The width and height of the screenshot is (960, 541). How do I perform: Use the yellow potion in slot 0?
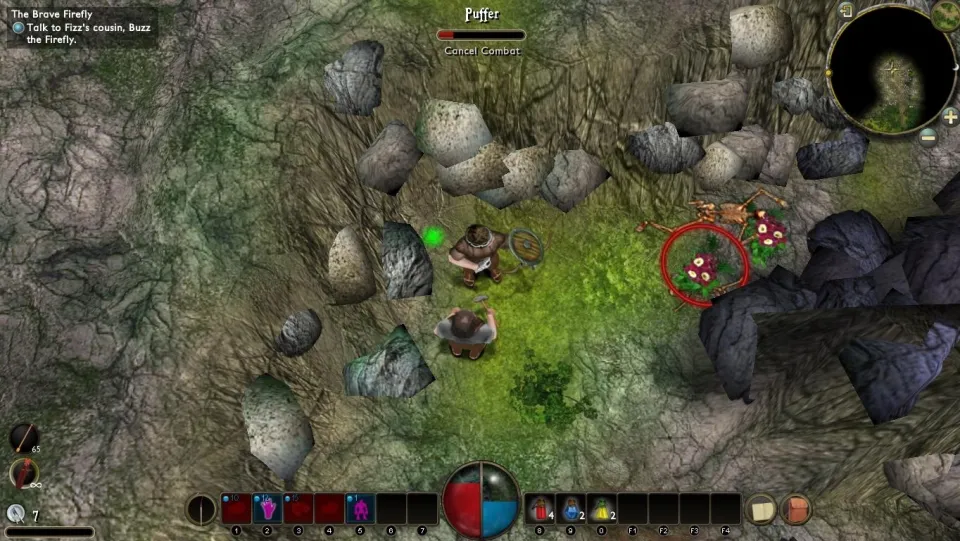[602, 509]
